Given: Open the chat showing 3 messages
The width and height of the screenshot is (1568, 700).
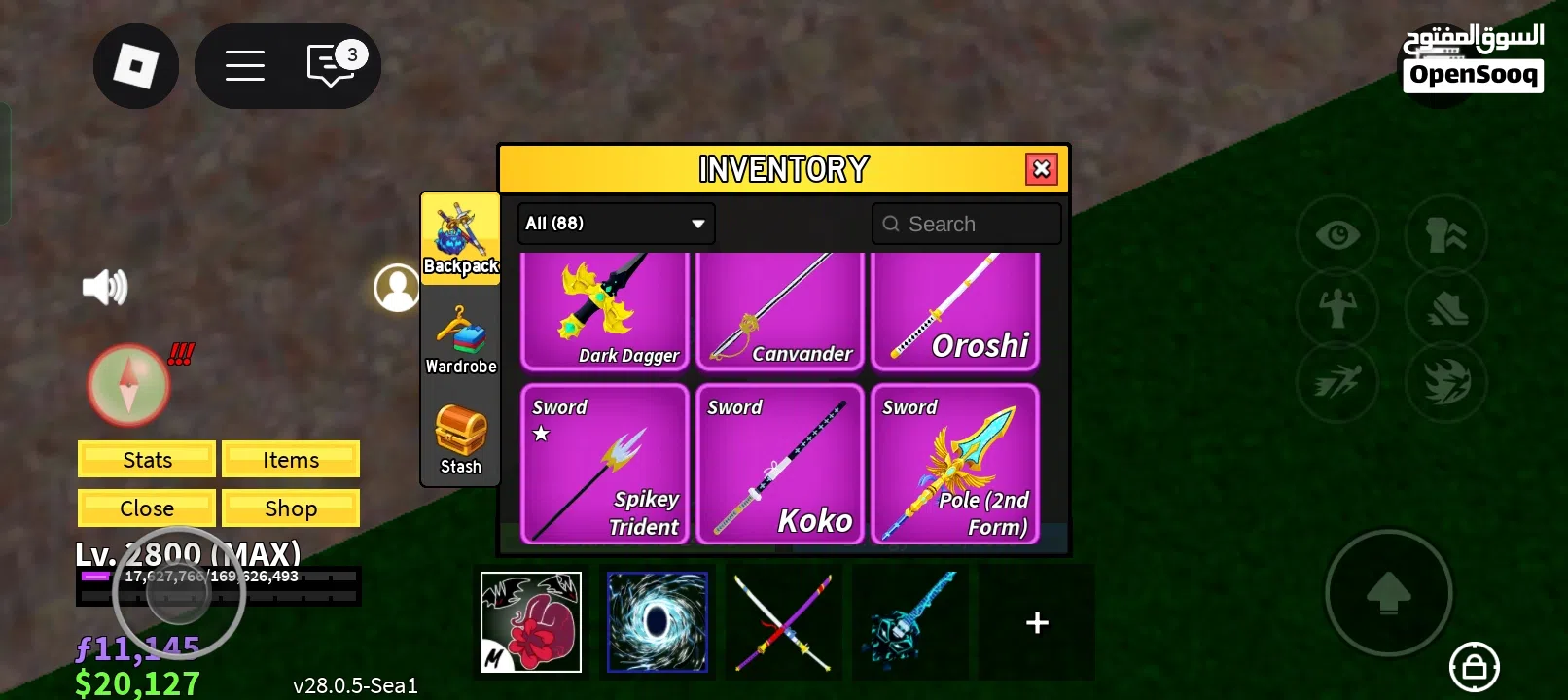Looking at the screenshot, I should point(331,65).
